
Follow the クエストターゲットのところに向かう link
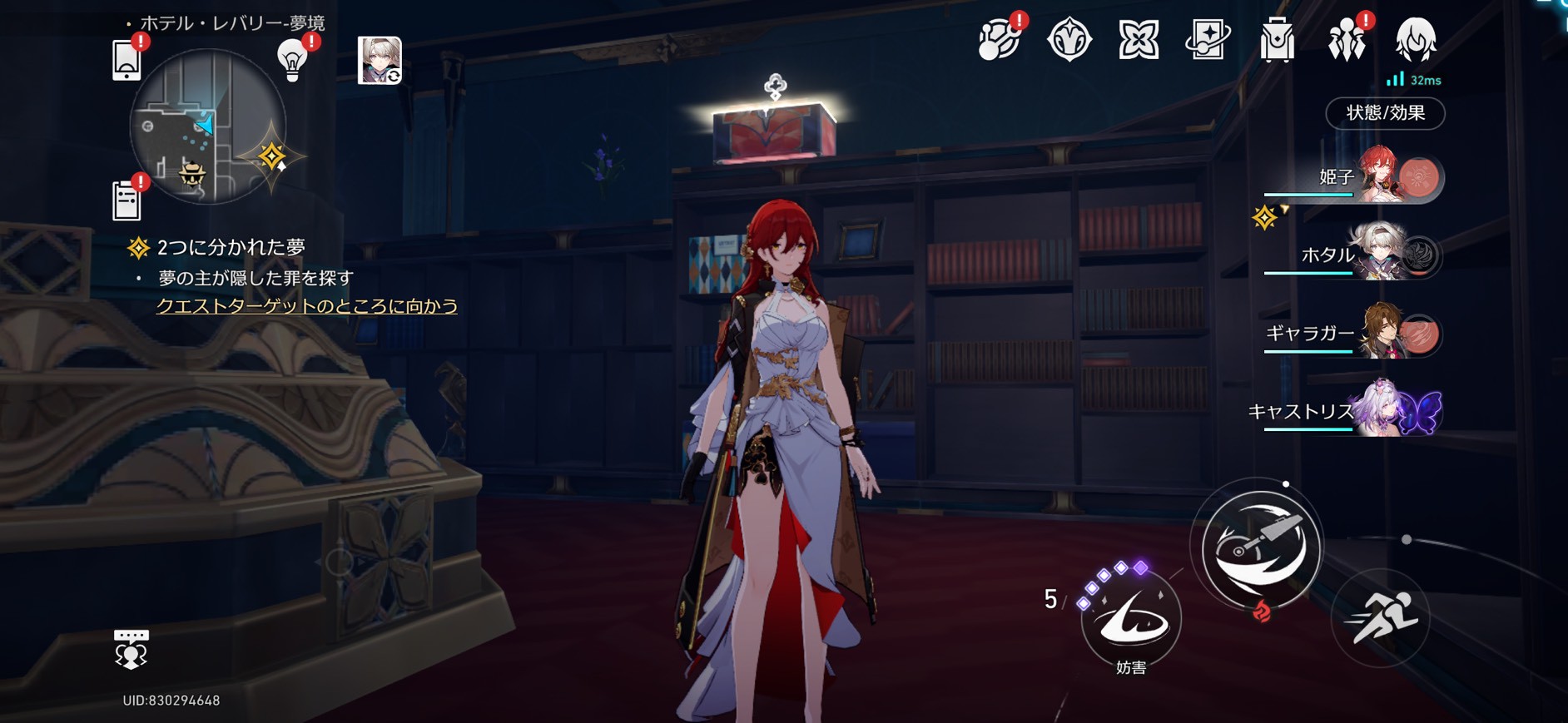tap(307, 306)
